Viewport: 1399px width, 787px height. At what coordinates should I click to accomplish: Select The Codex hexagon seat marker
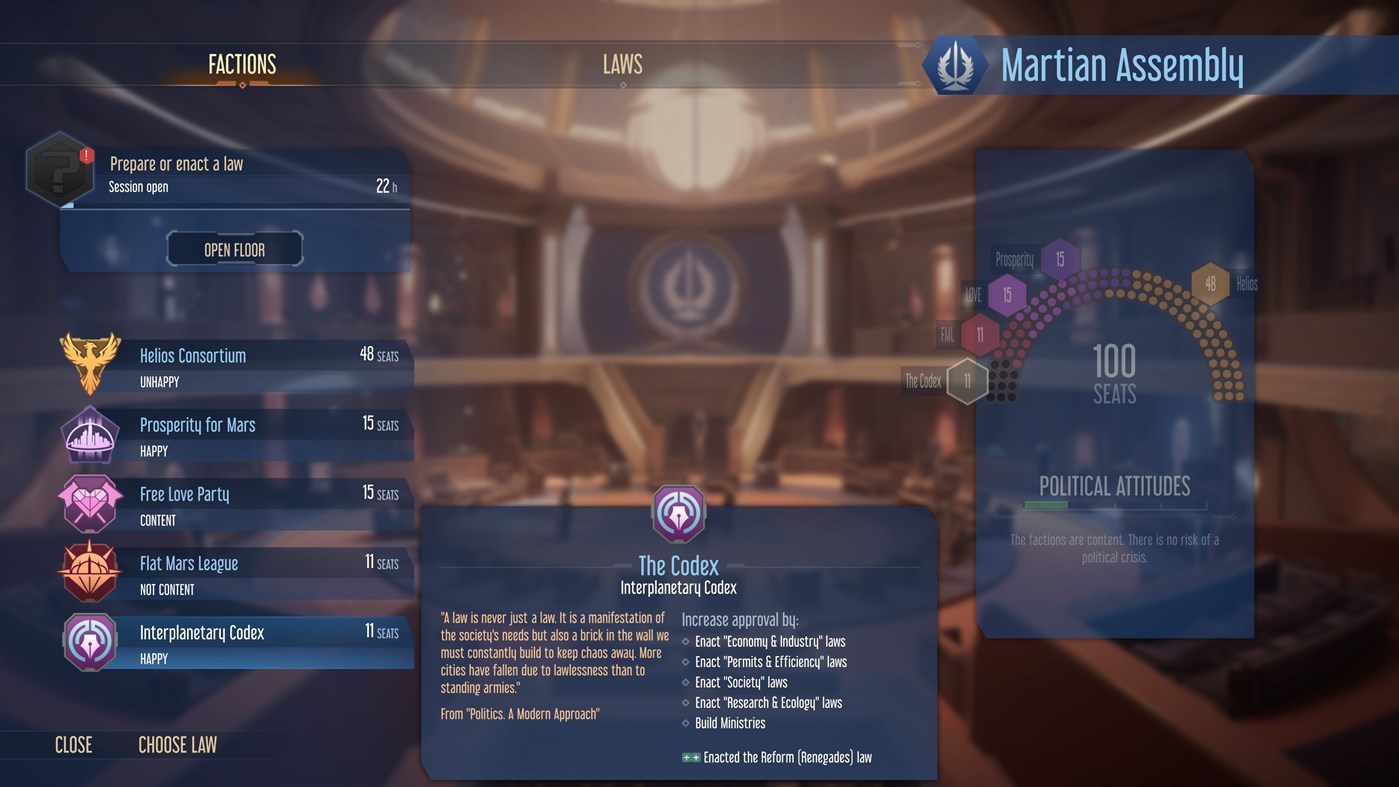966,380
